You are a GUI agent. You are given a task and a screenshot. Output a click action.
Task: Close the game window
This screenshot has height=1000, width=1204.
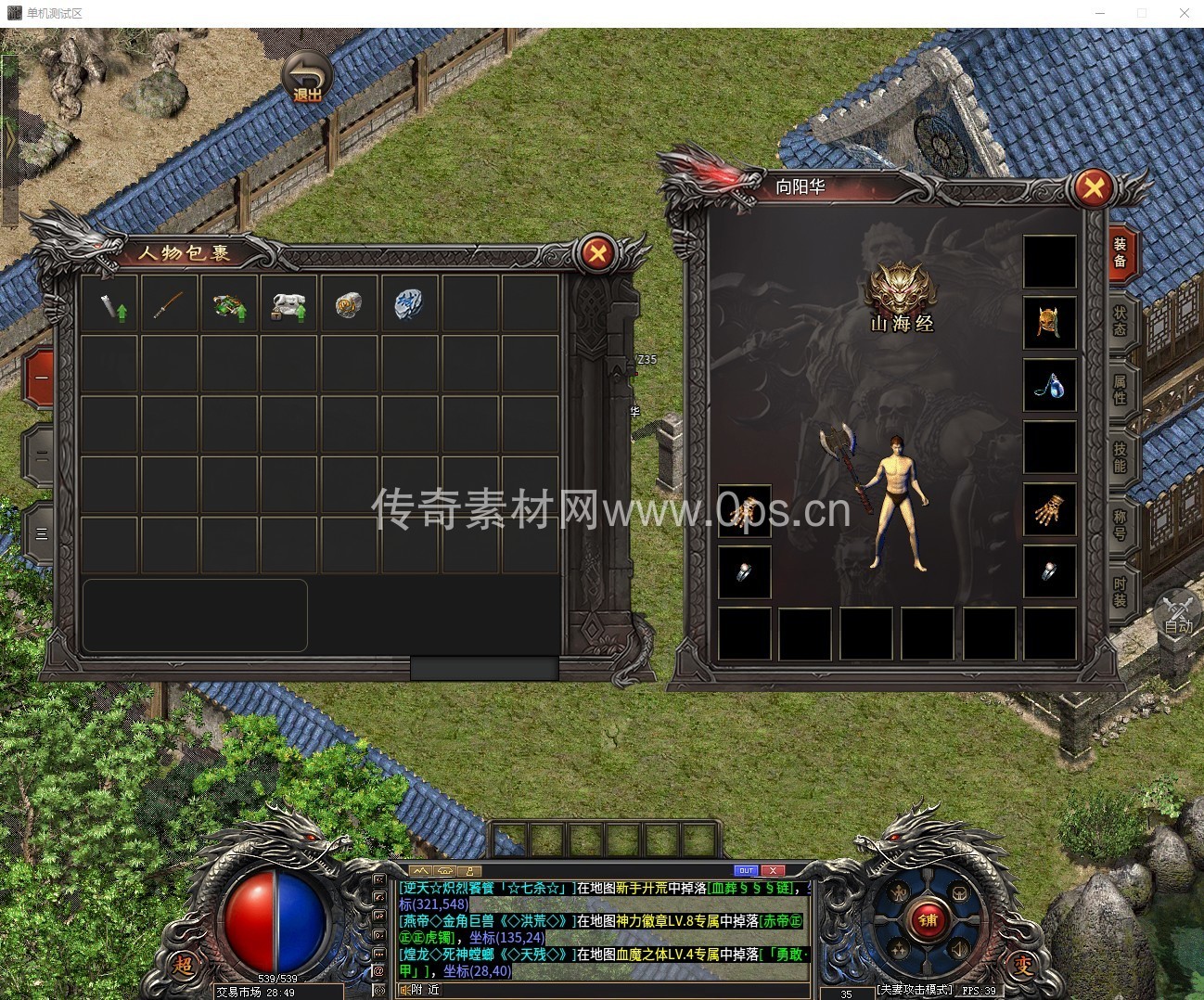point(1185,13)
